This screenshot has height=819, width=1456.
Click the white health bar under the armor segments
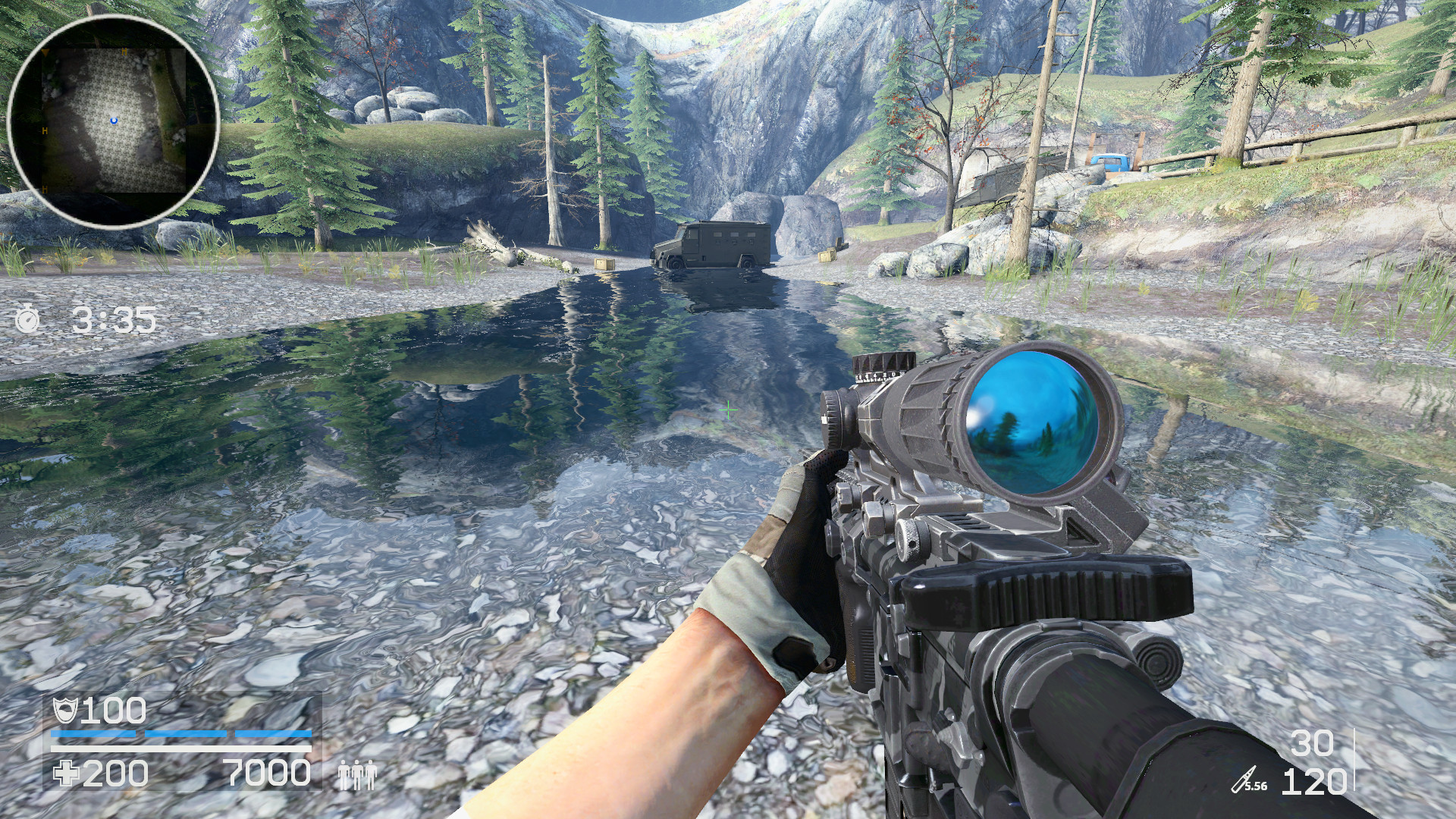[182, 749]
